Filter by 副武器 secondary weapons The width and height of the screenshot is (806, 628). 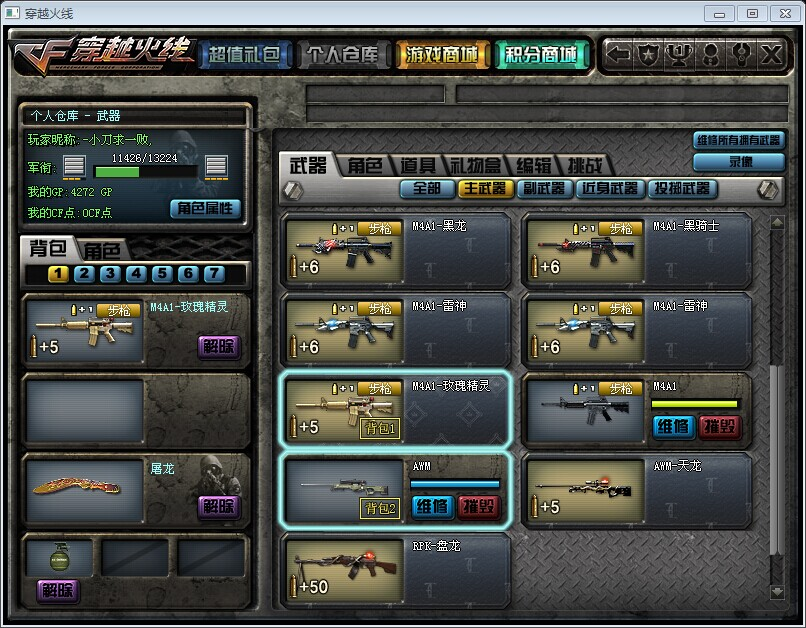click(x=544, y=188)
